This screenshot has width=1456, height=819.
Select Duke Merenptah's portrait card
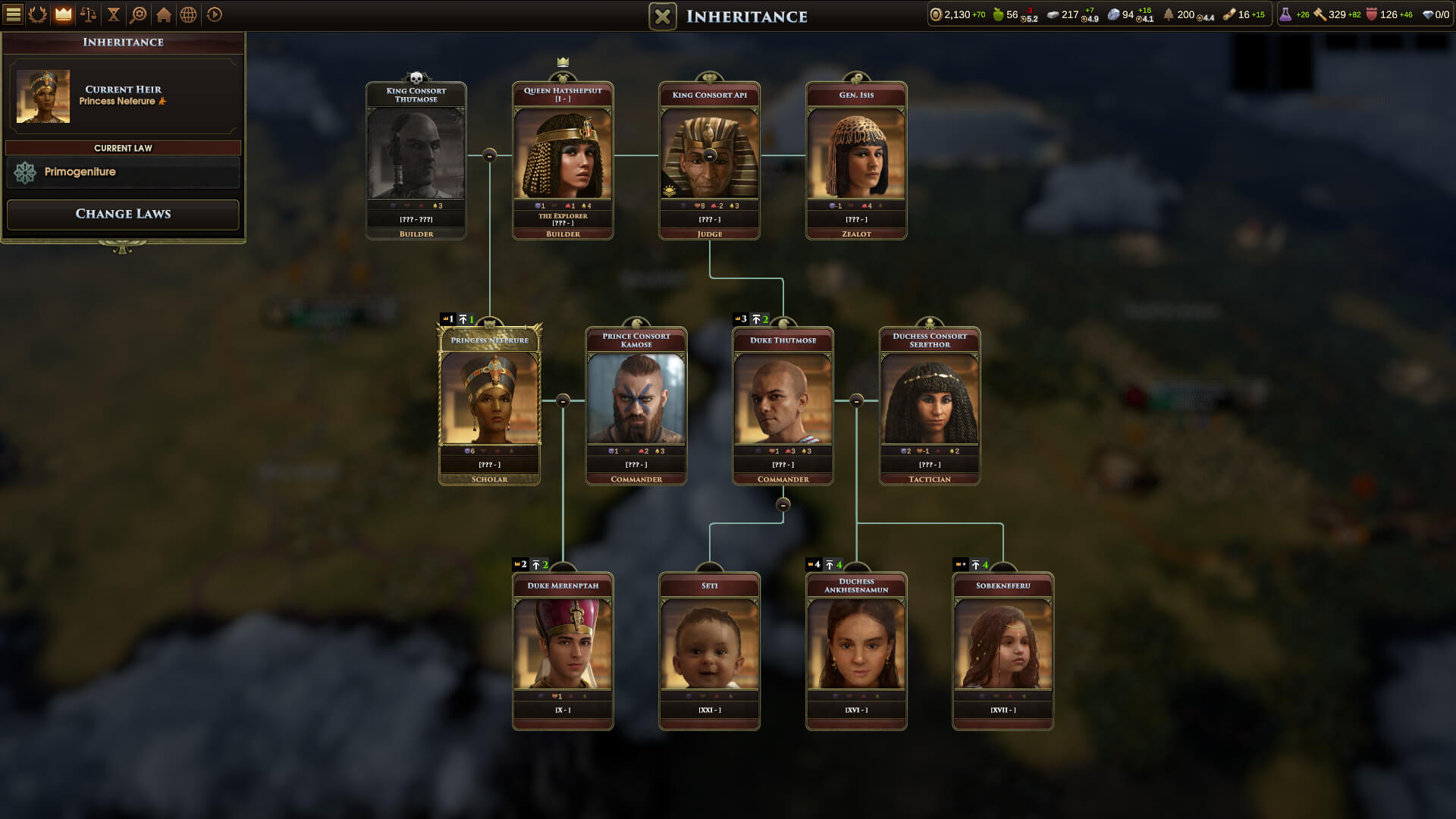562,648
